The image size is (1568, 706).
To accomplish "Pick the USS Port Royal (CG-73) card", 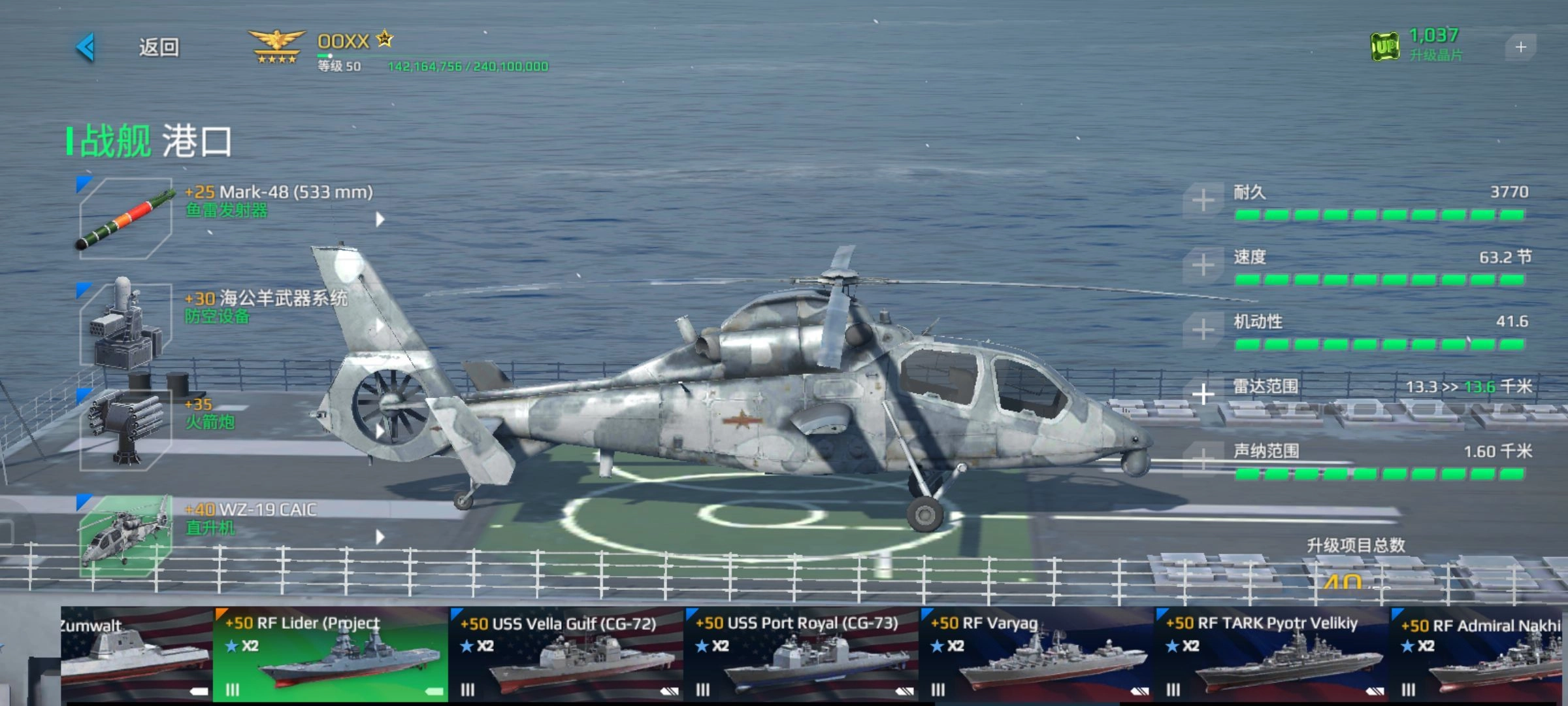I will pyautogui.click(x=801, y=655).
